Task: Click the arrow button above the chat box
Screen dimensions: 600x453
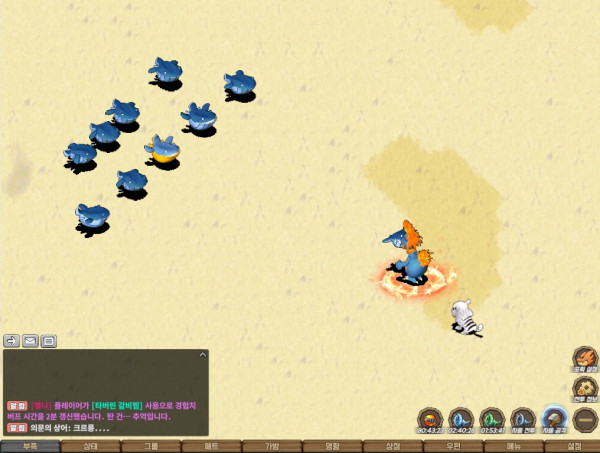Action: click(x=12, y=341)
